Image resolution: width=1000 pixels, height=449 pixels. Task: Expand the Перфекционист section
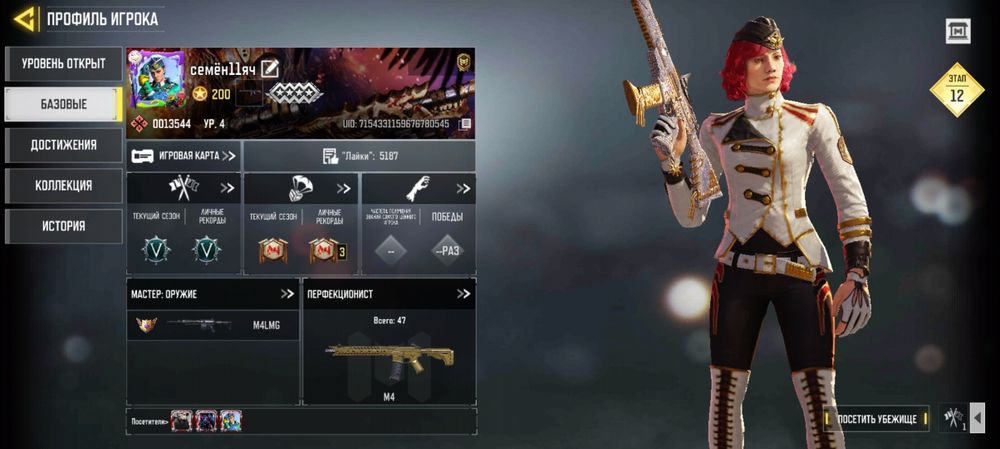coord(463,294)
